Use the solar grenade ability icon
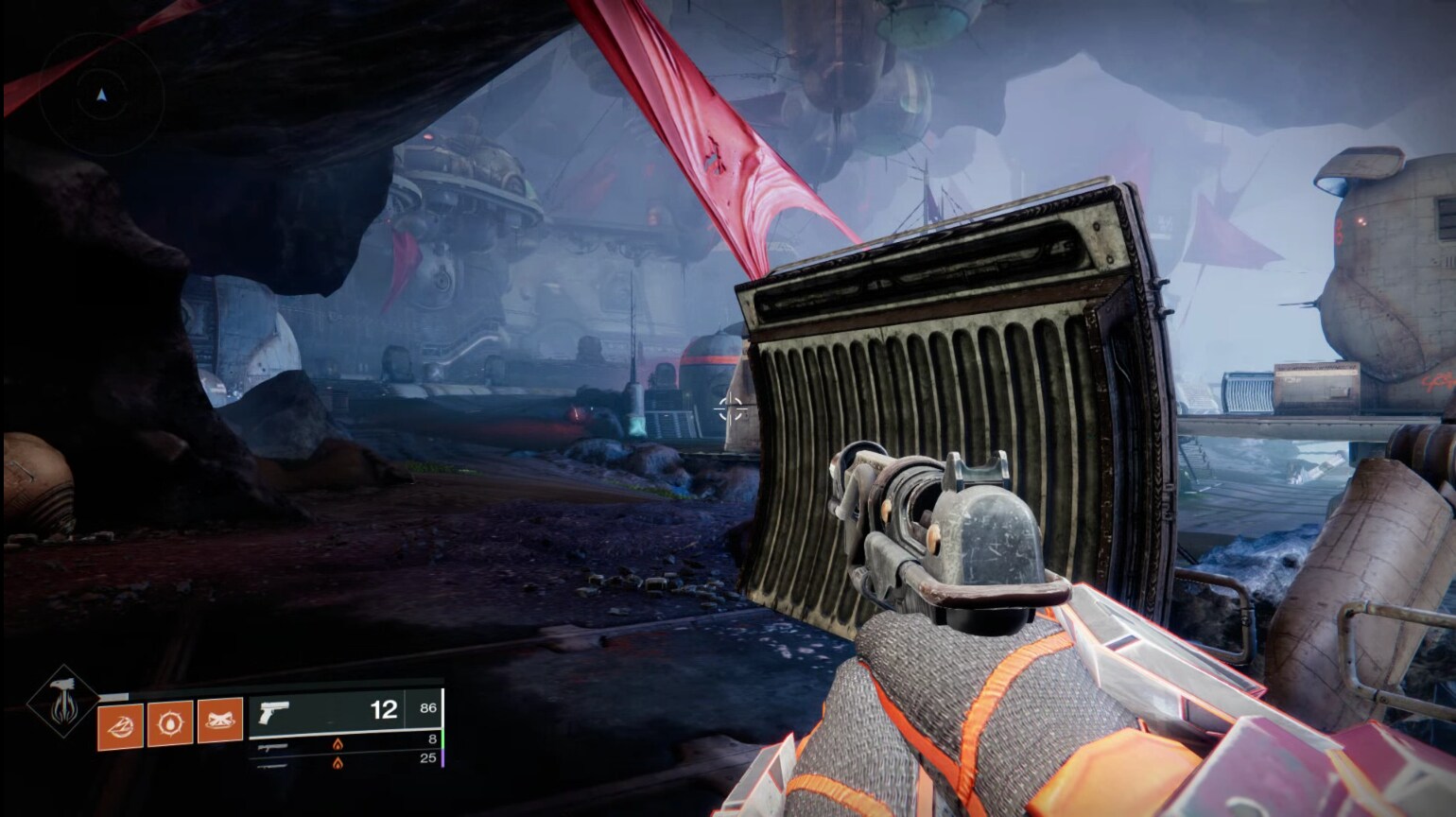The height and width of the screenshot is (817, 1456). pos(170,723)
